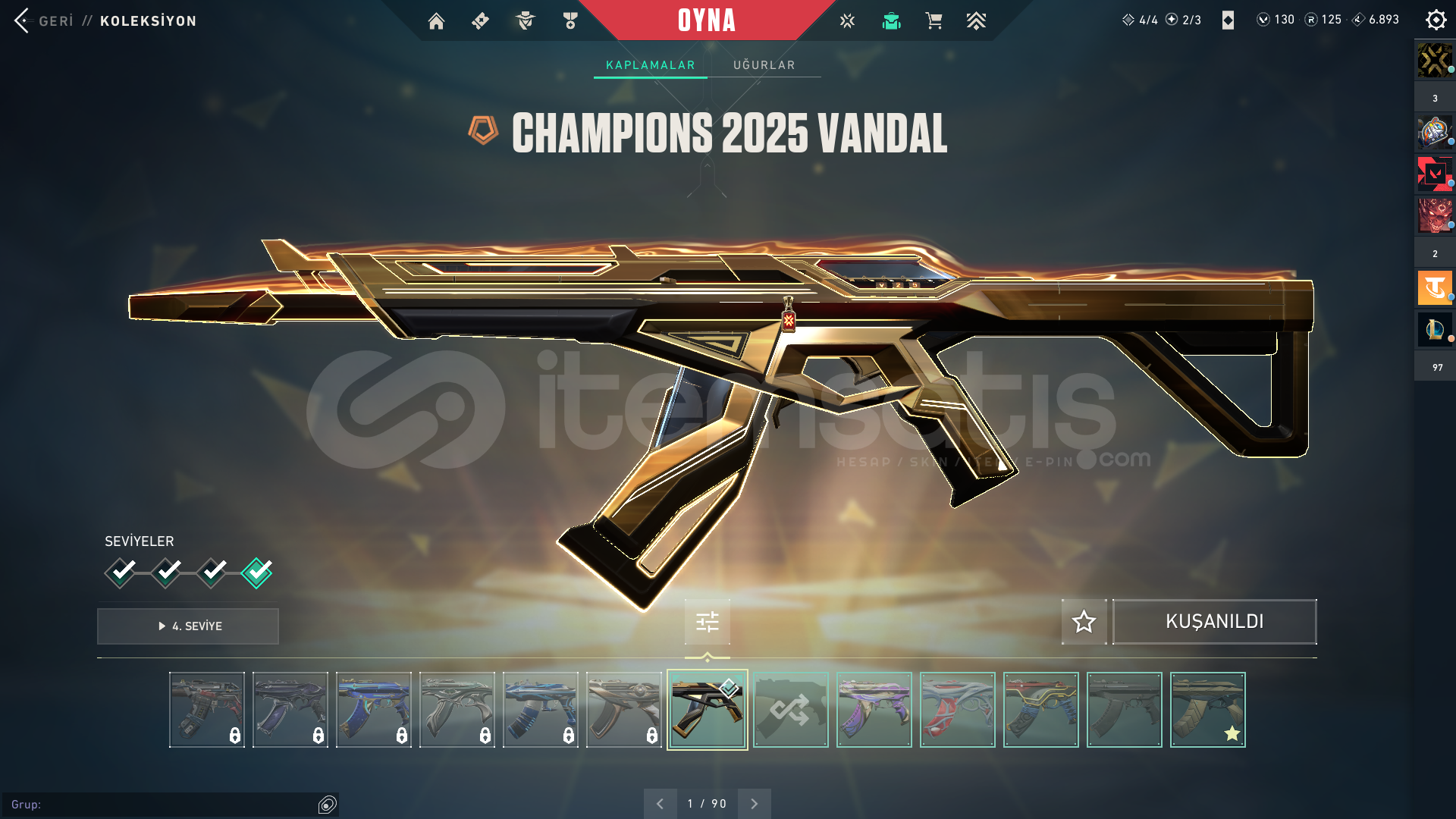Go to next page with right arrow

coord(754,802)
